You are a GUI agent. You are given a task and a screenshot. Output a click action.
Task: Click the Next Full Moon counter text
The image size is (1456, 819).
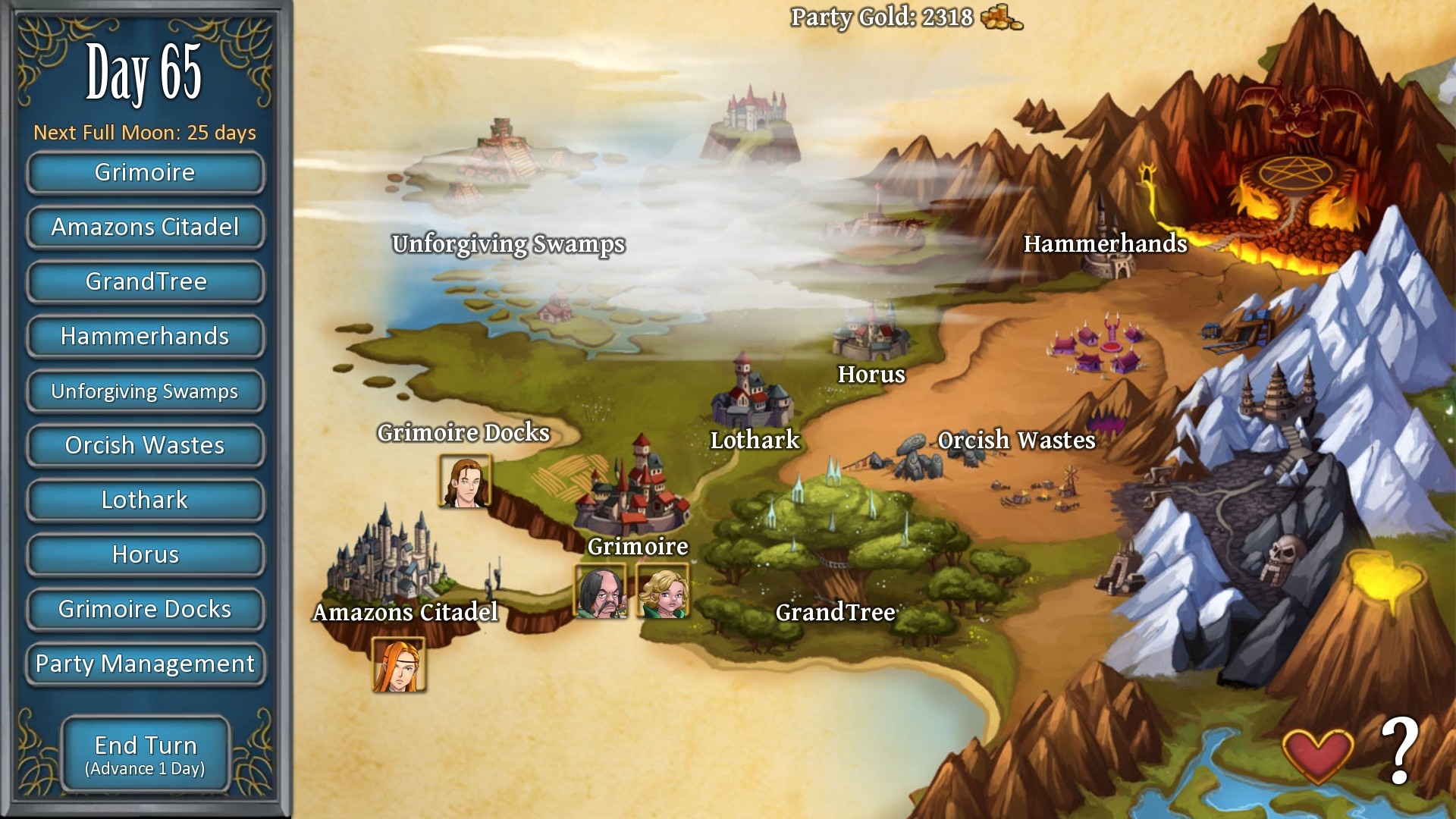[x=144, y=132]
